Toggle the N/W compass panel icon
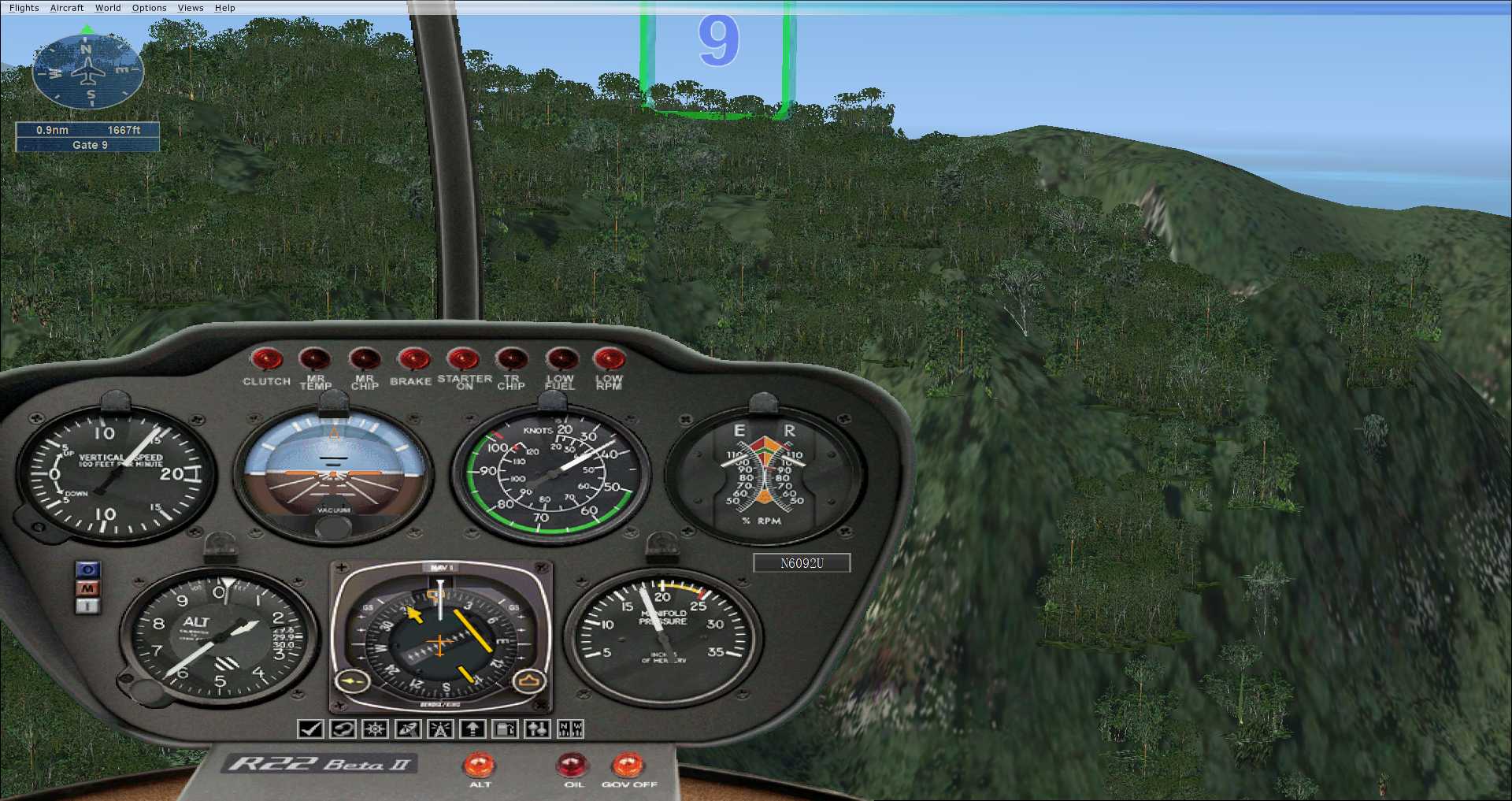The height and width of the screenshot is (801, 1512). point(570,729)
